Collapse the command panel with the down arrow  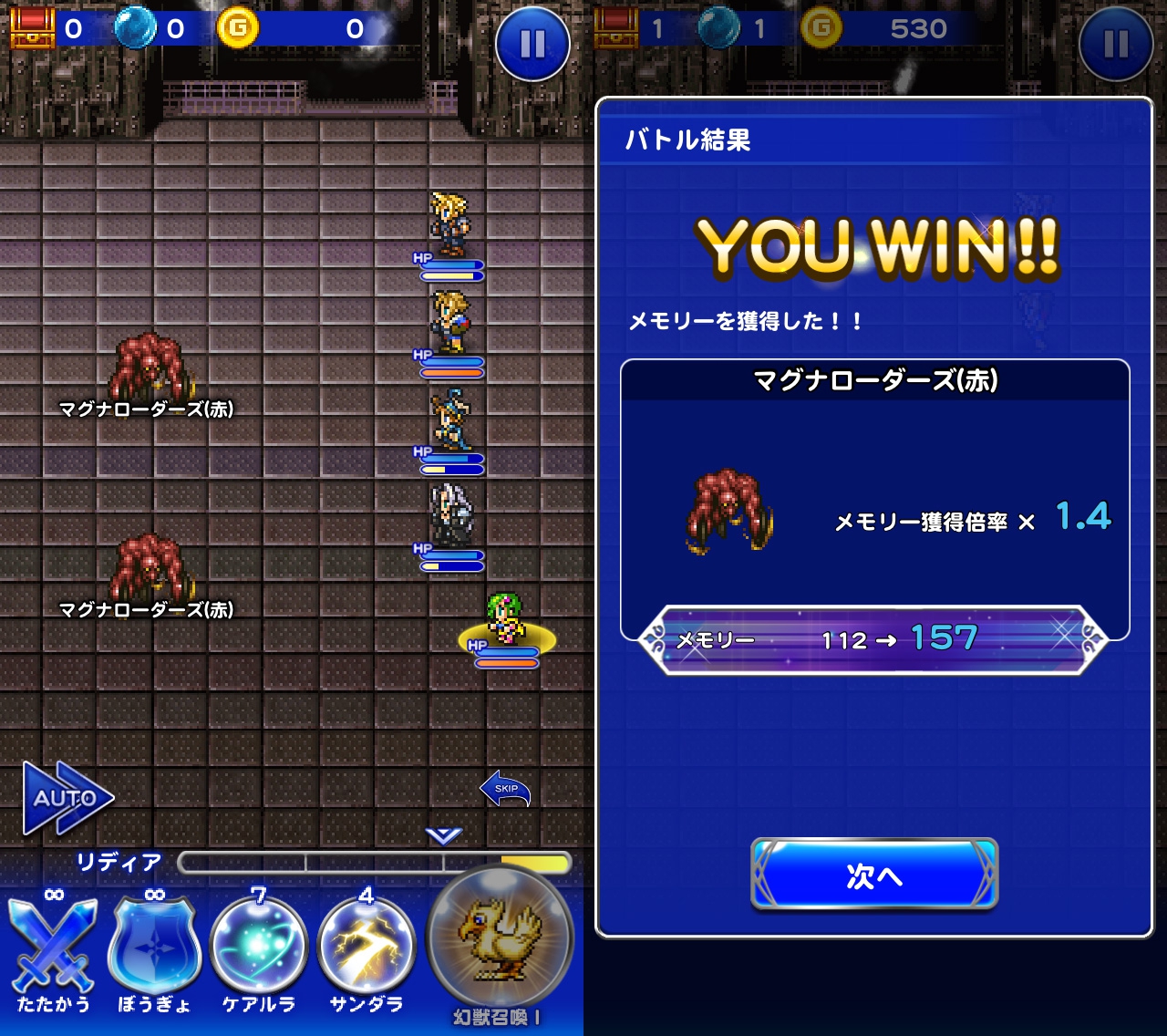tap(444, 834)
